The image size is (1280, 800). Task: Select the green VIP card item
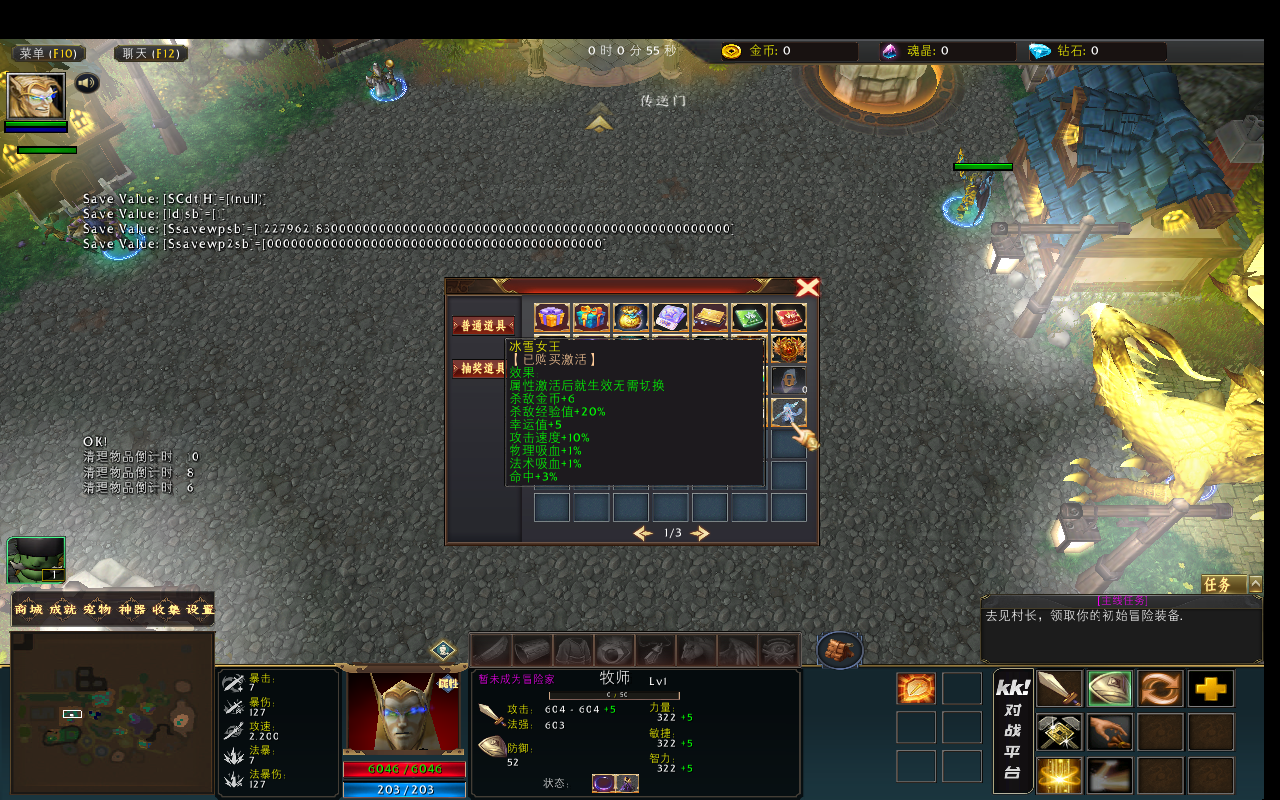point(749,318)
